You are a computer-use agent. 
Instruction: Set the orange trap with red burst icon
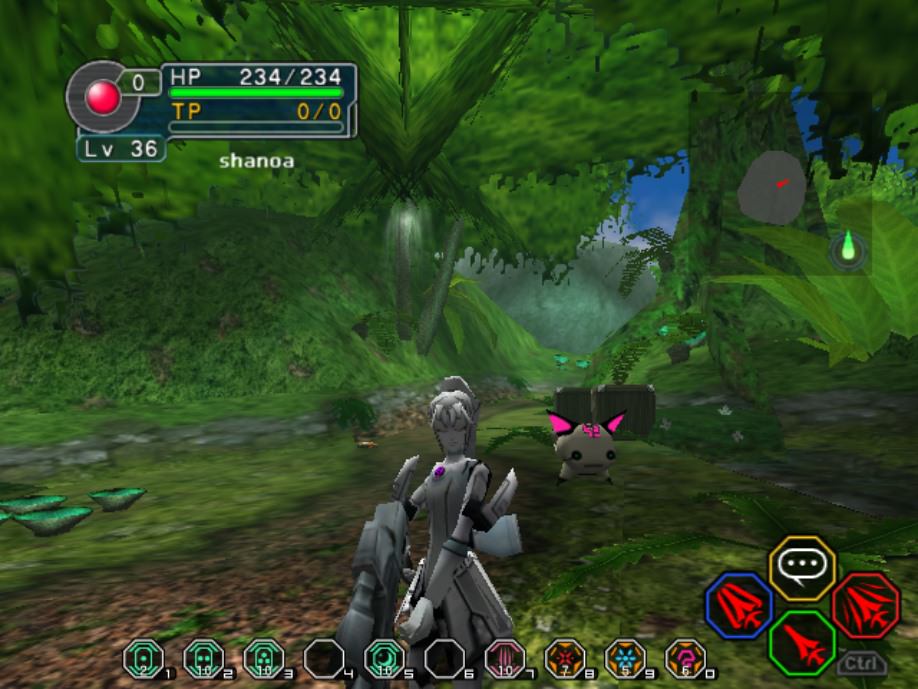pos(563,658)
